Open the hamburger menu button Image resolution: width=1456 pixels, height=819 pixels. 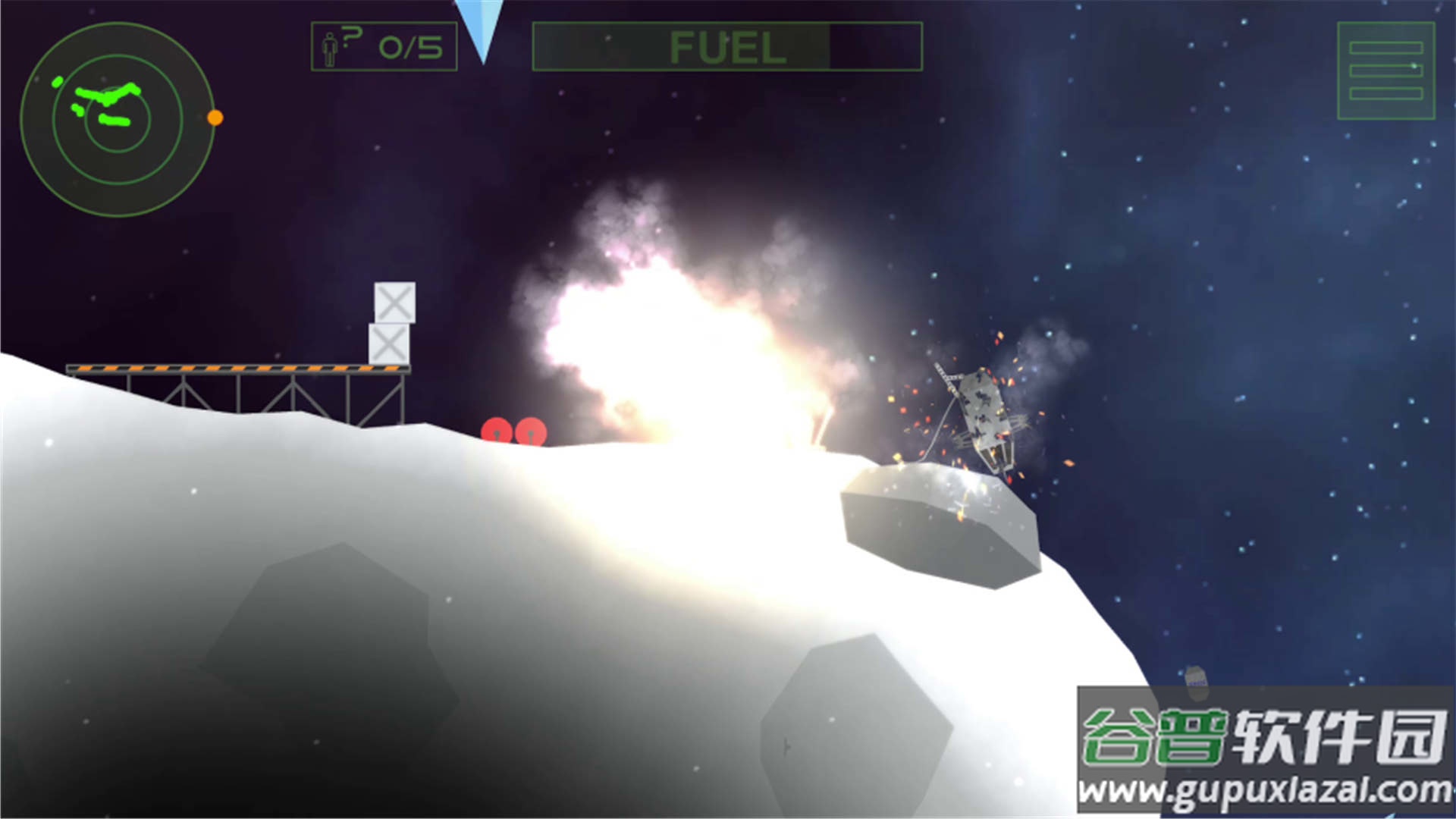point(1385,71)
